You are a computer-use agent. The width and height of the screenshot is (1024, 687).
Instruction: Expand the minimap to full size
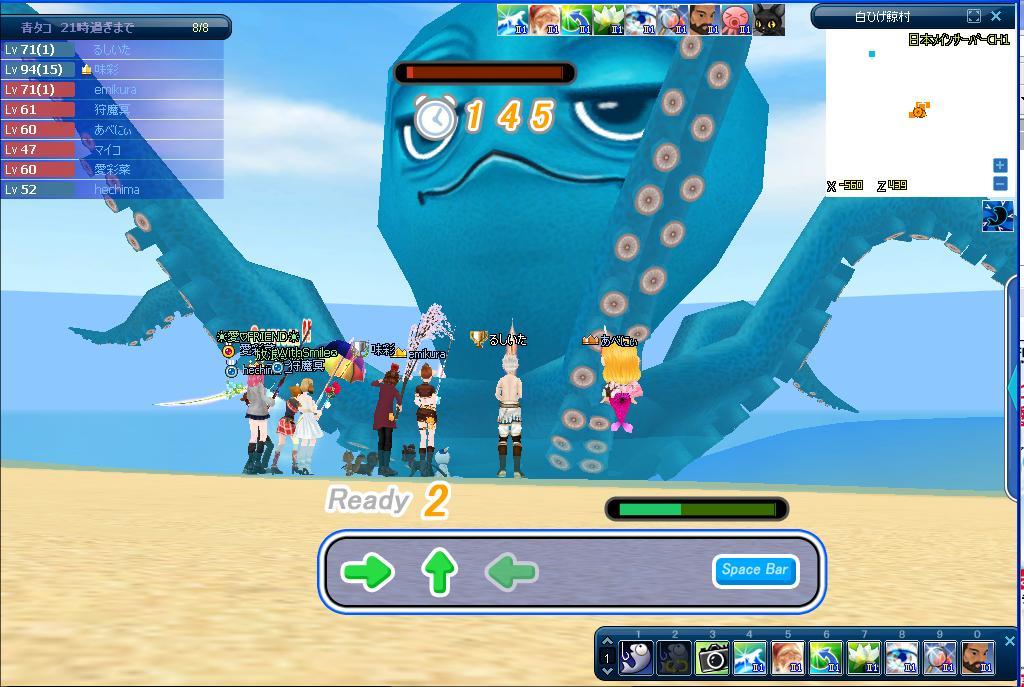click(974, 16)
